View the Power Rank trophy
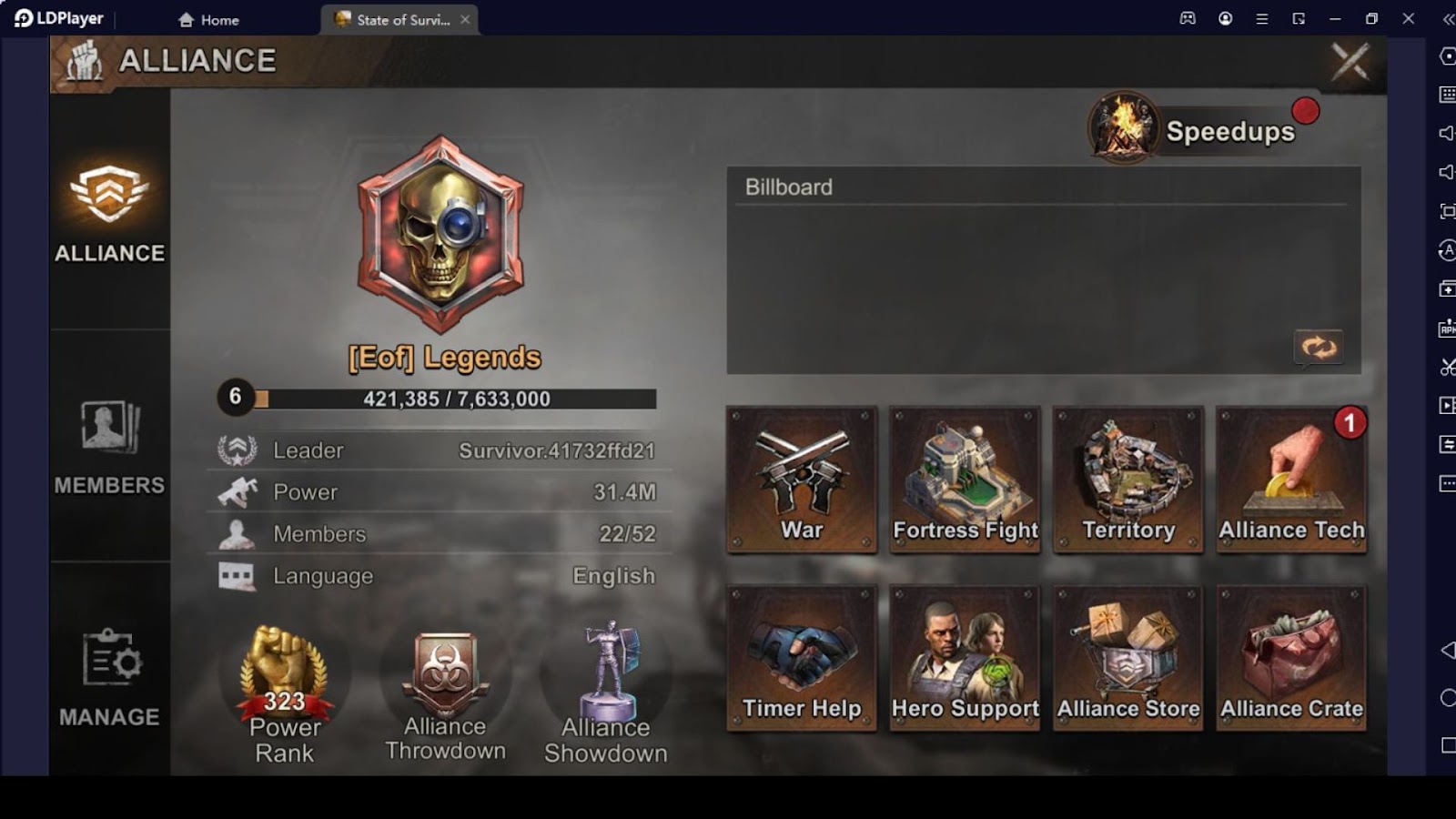1456x819 pixels. tap(285, 693)
